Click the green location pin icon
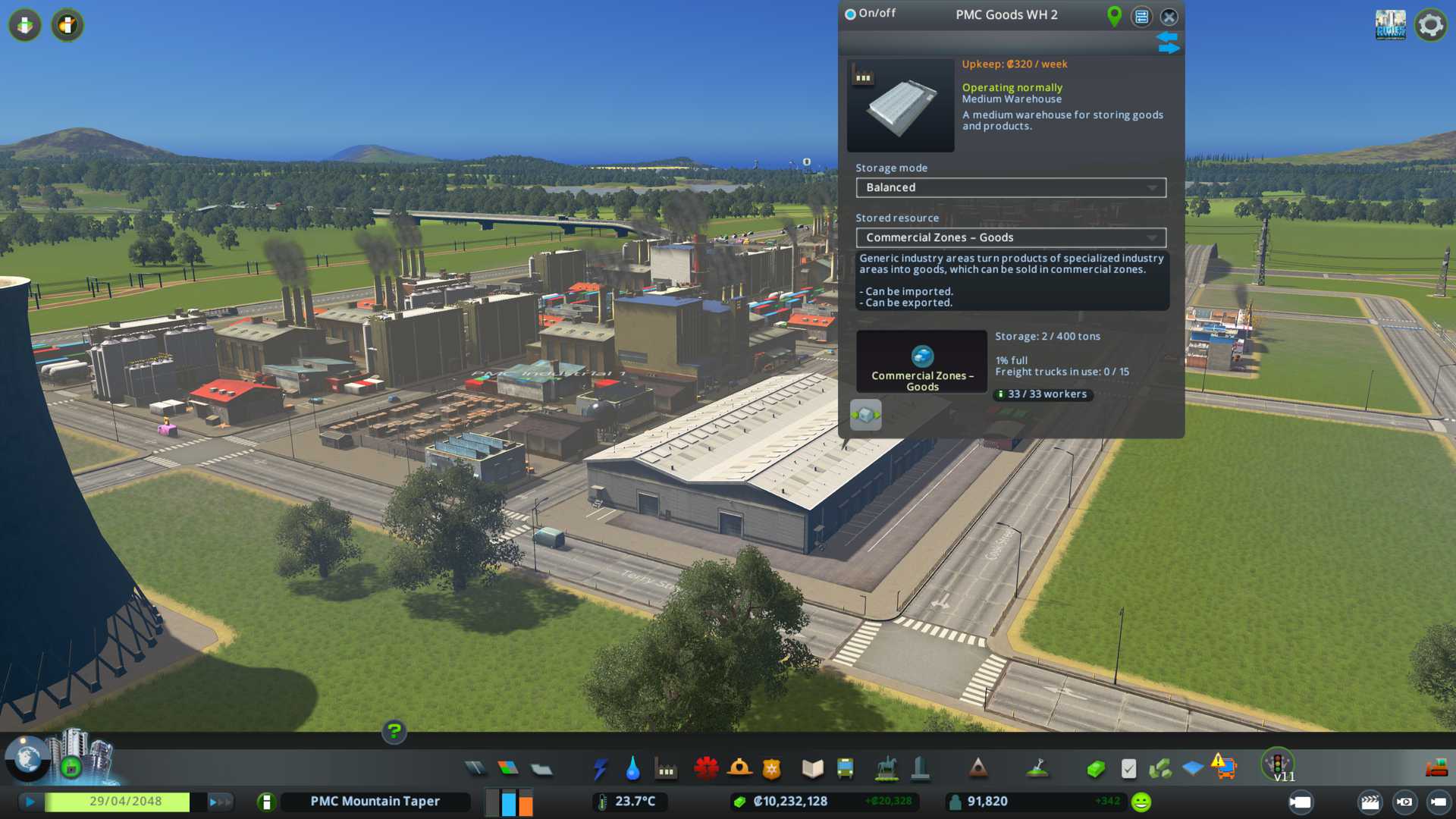 (1114, 16)
